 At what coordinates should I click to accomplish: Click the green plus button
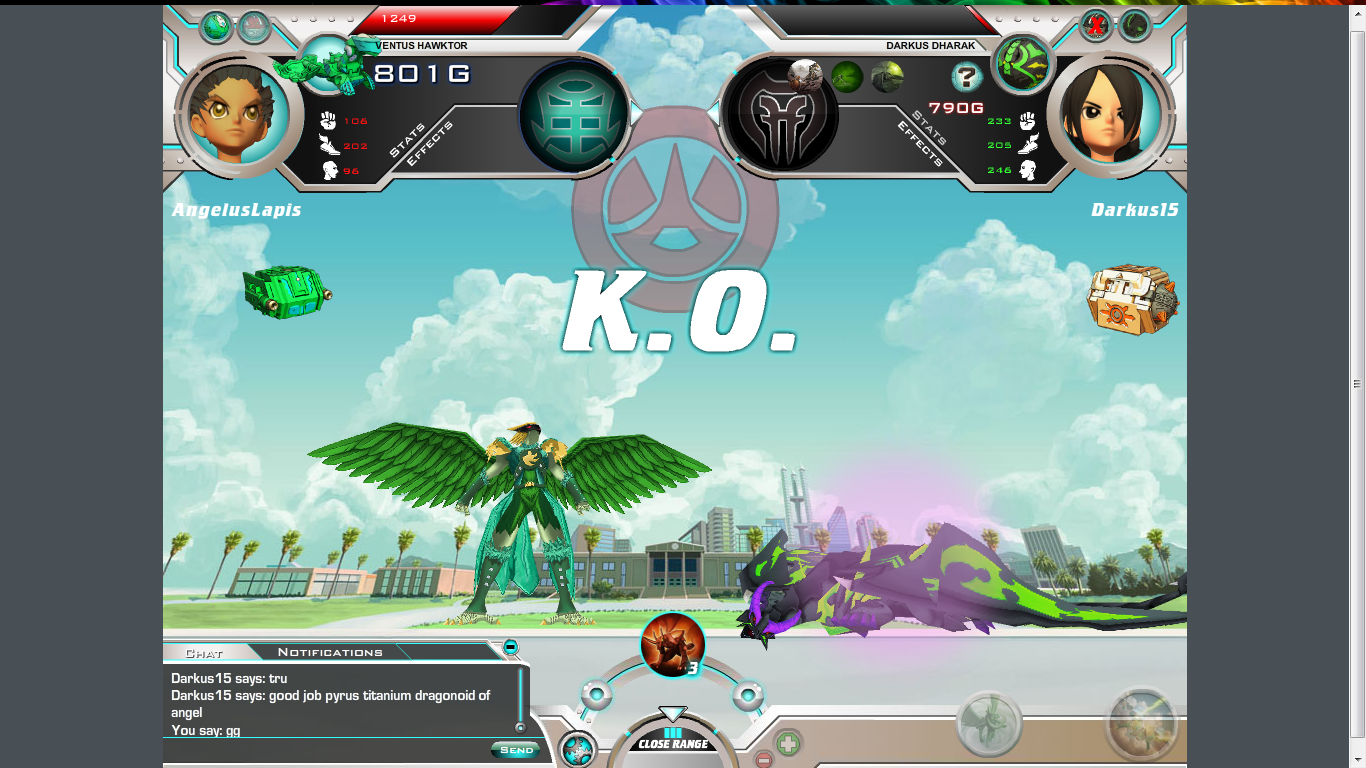tap(788, 743)
